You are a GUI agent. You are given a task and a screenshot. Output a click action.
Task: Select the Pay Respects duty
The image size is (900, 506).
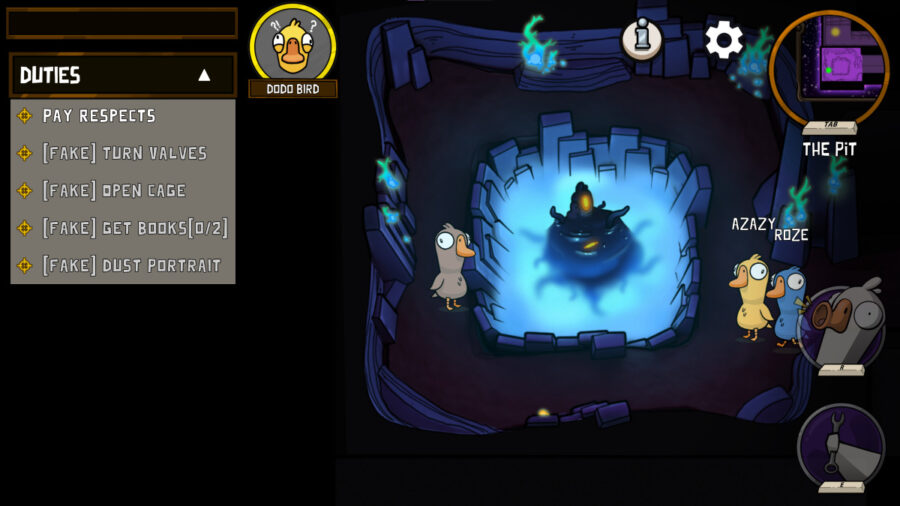coord(99,116)
